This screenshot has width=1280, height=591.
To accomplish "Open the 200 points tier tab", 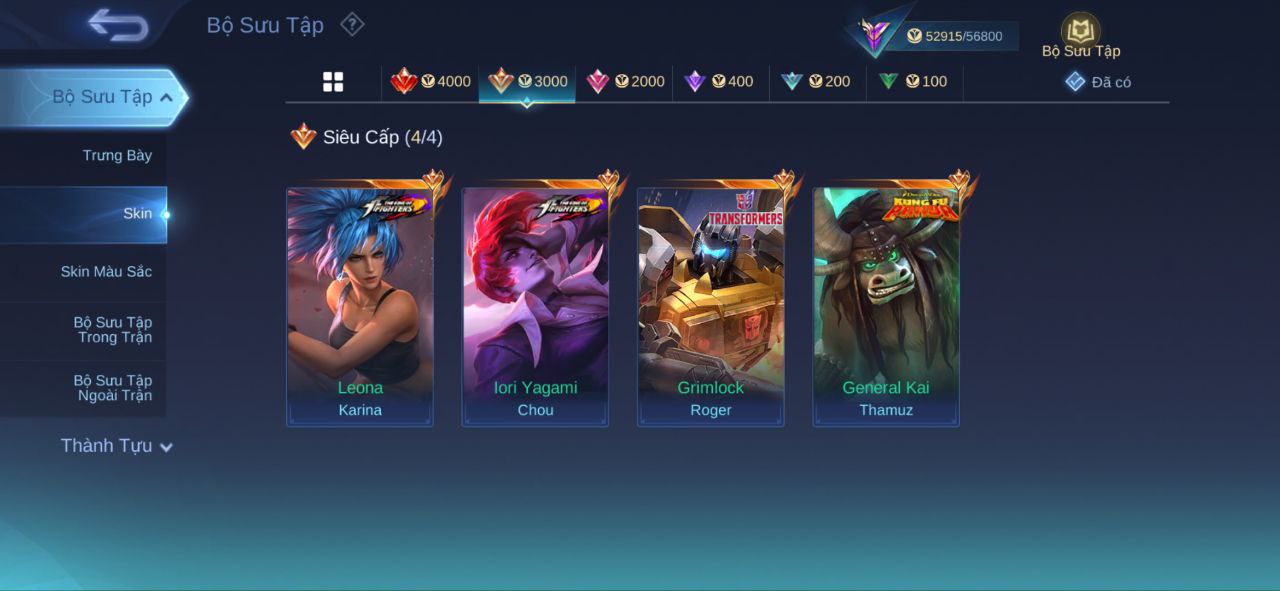I will pos(816,81).
